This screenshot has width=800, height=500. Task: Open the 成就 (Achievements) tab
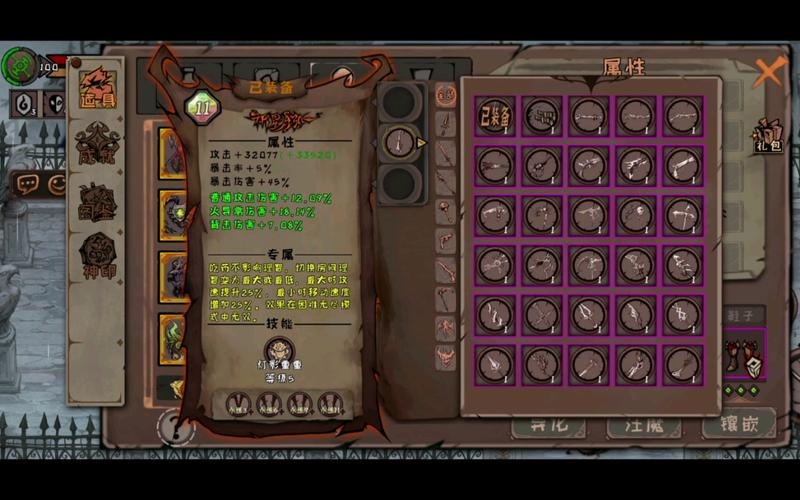point(99,146)
